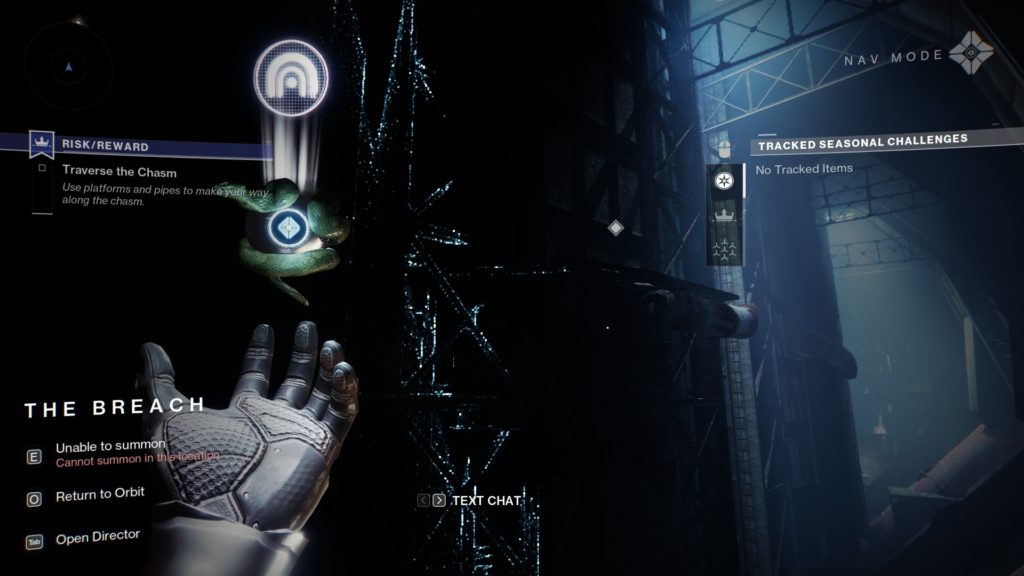
Task: Choose Return to Orbit
Action: (x=100, y=494)
